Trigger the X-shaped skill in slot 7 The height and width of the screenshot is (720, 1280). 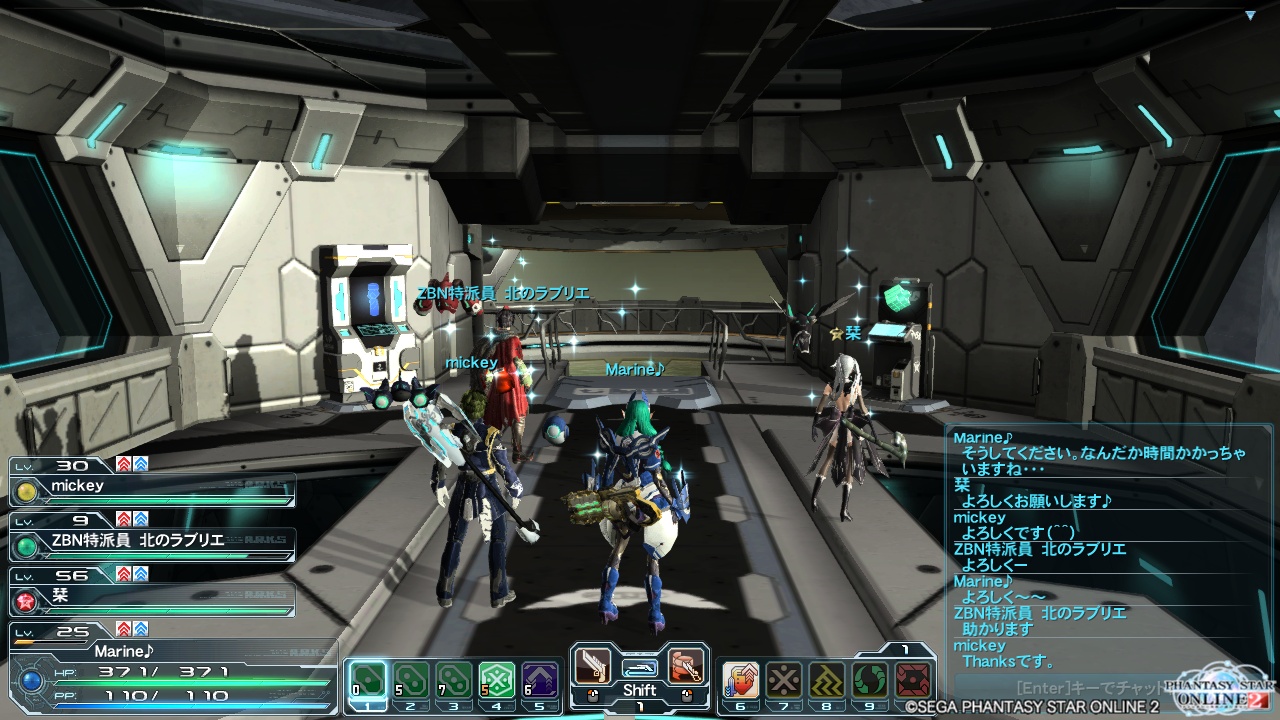click(784, 680)
